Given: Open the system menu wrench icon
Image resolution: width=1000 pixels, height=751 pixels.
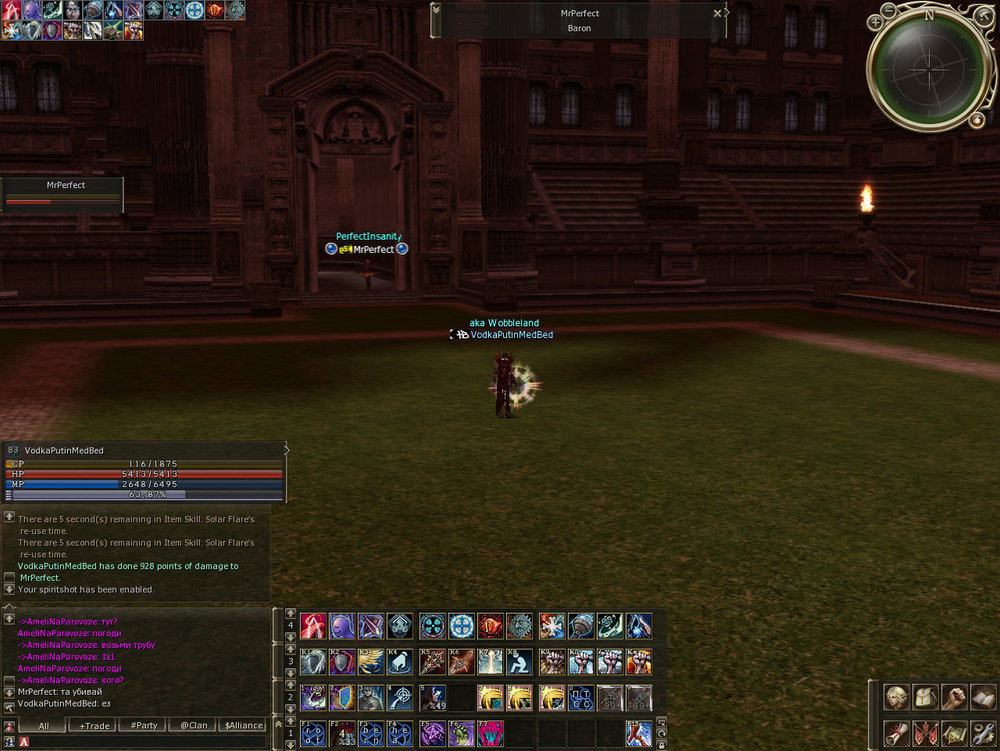Looking at the screenshot, I should coord(982,731).
